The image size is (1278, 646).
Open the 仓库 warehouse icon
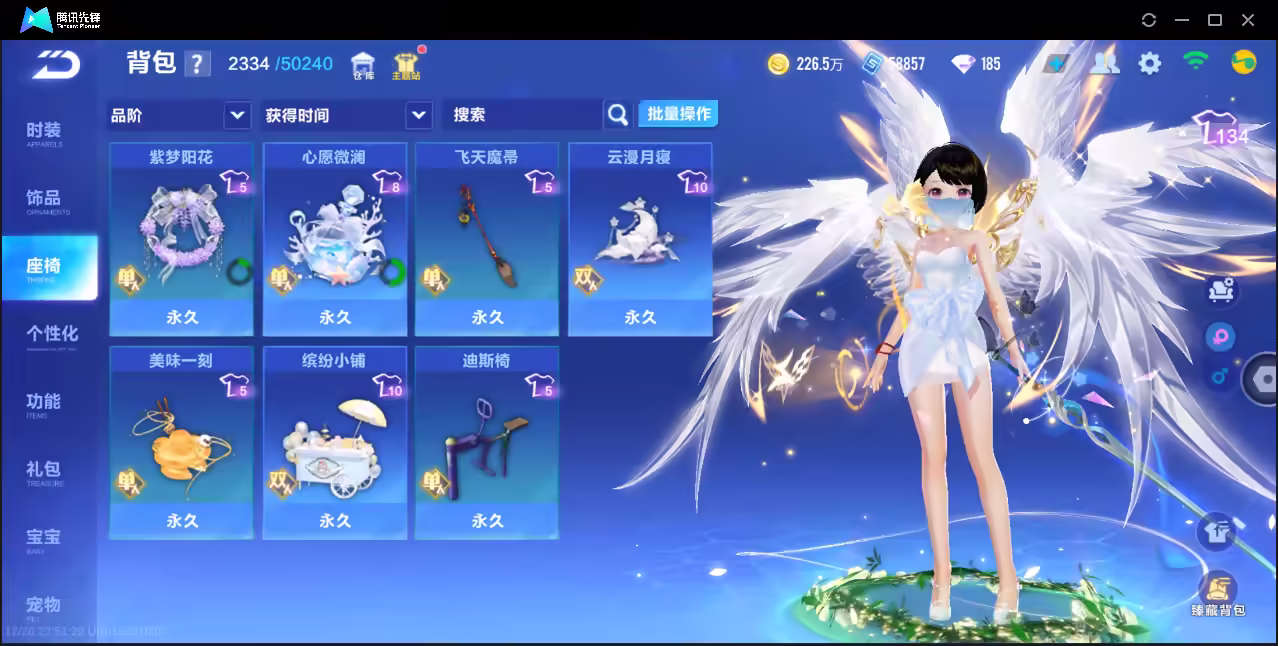363,66
